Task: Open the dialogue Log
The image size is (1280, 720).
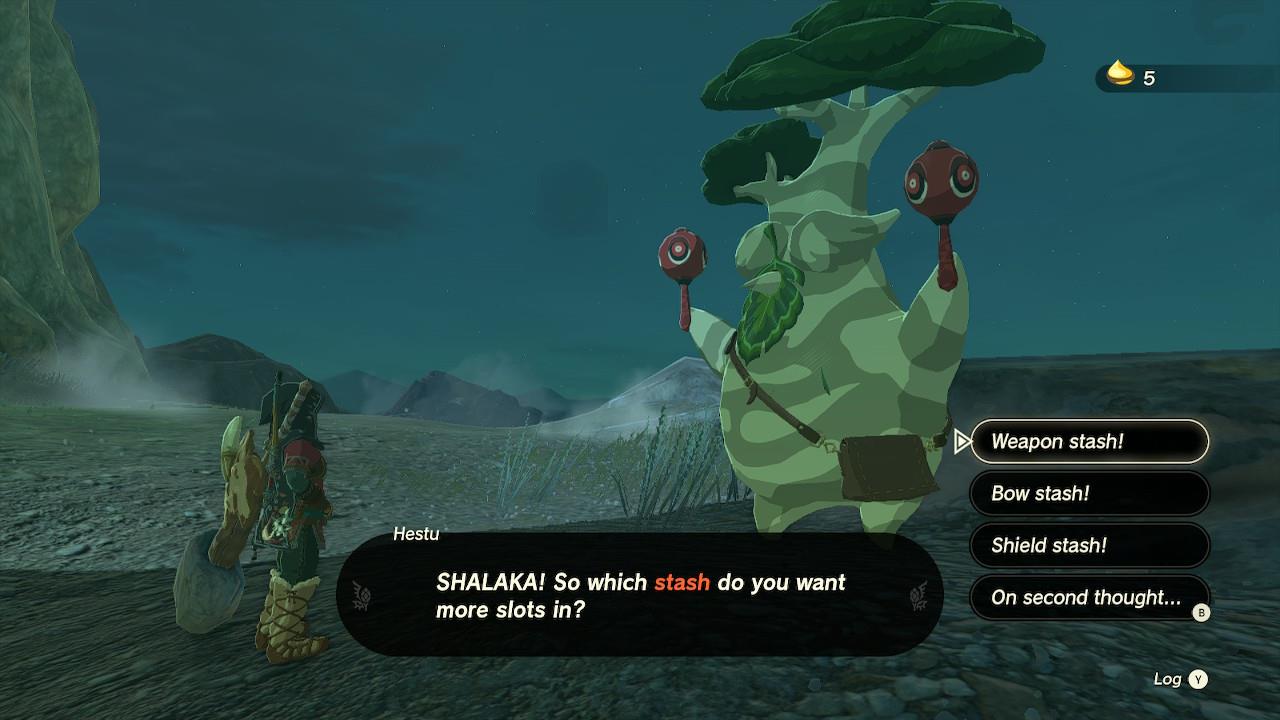Action: click(1180, 679)
